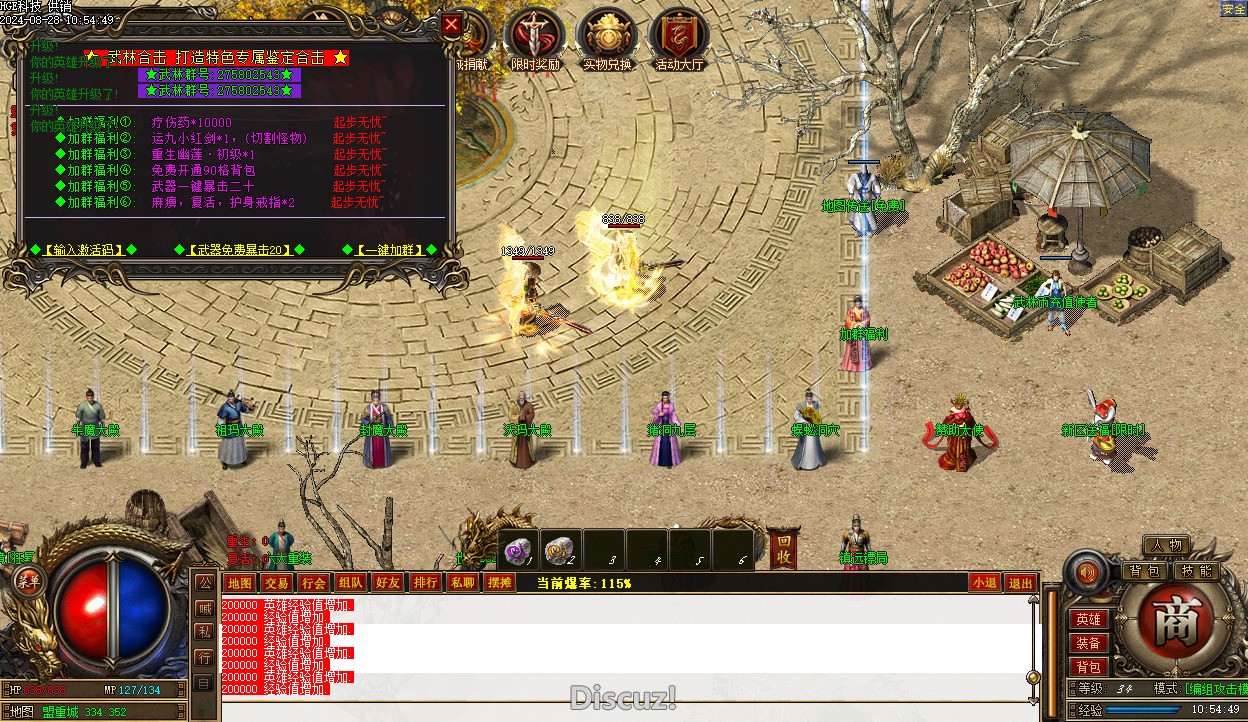Image resolution: width=1248 pixels, height=722 pixels.
Task: Open the 地图 map button
Action: 239,583
